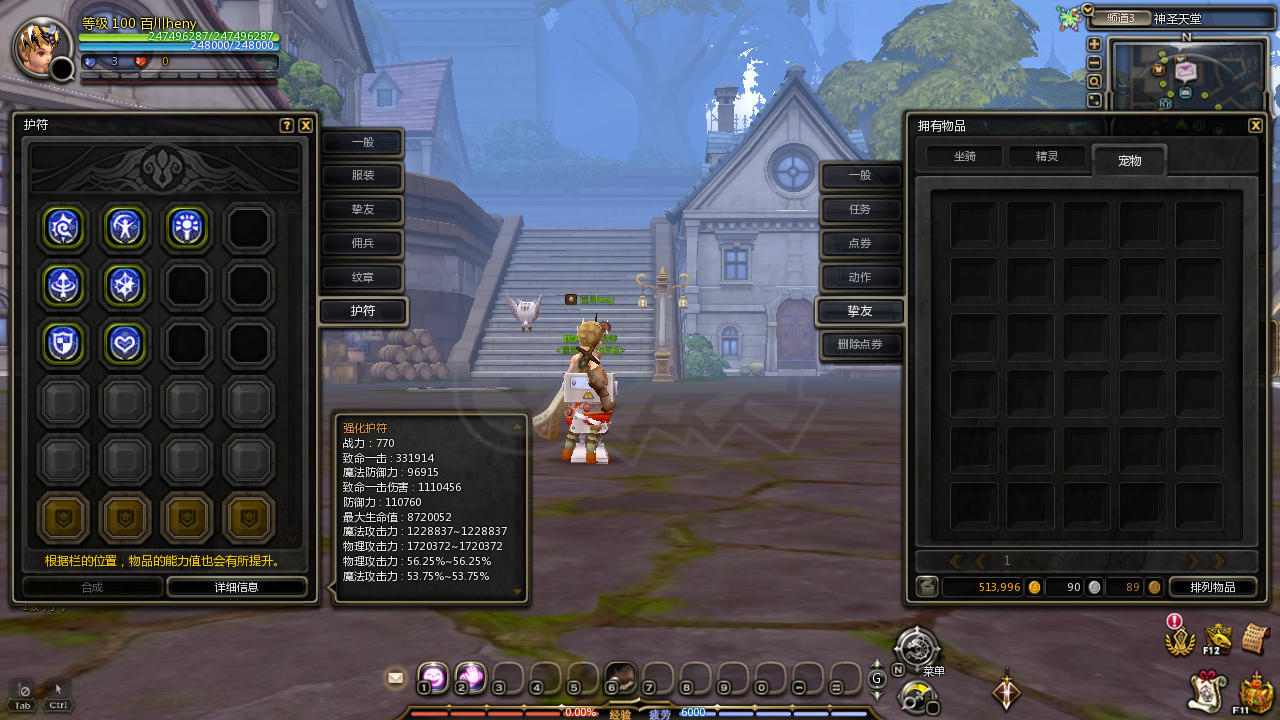Viewport: 1280px width, 720px height.
Task: Zoom in the minimap with plus button
Action: pyautogui.click(x=1094, y=44)
